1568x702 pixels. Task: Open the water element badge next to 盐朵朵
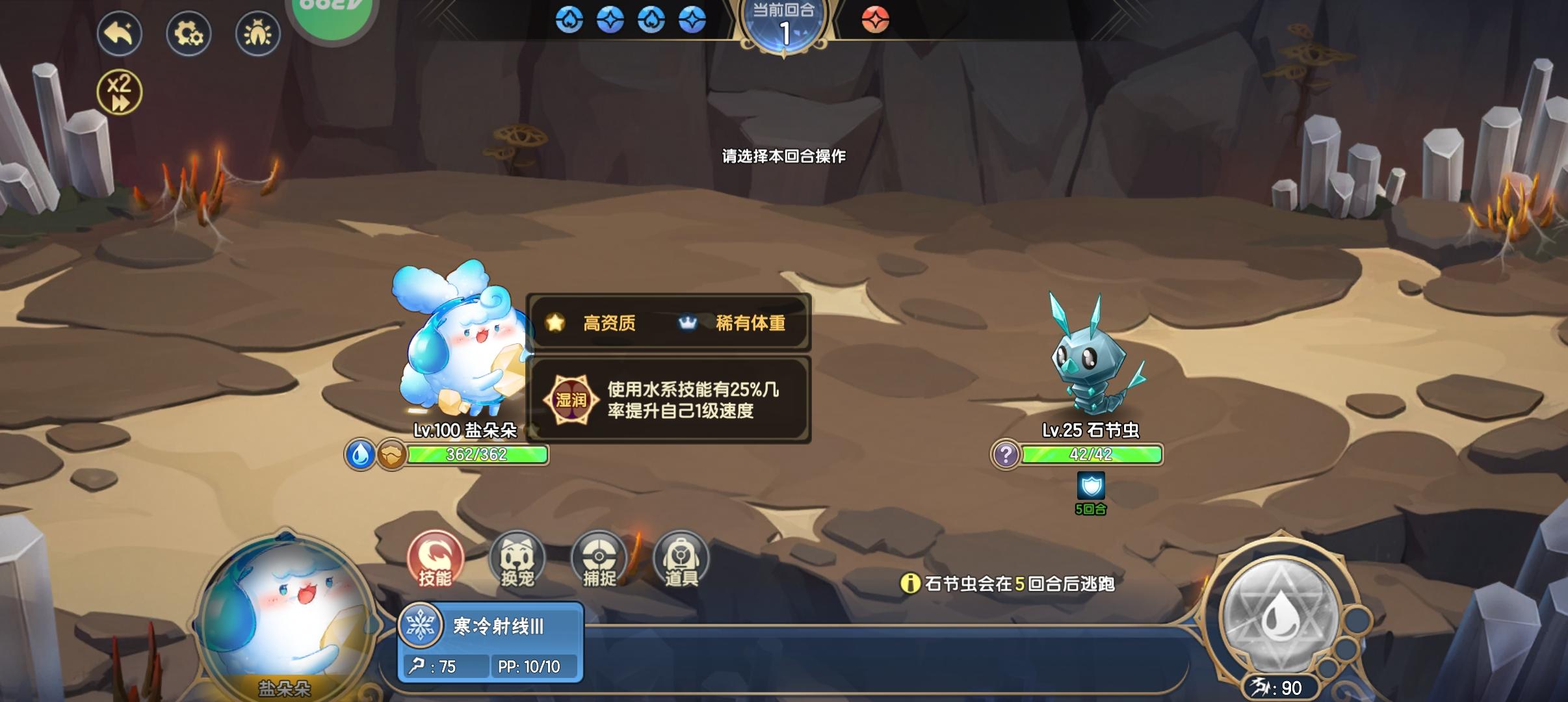(361, 455)
